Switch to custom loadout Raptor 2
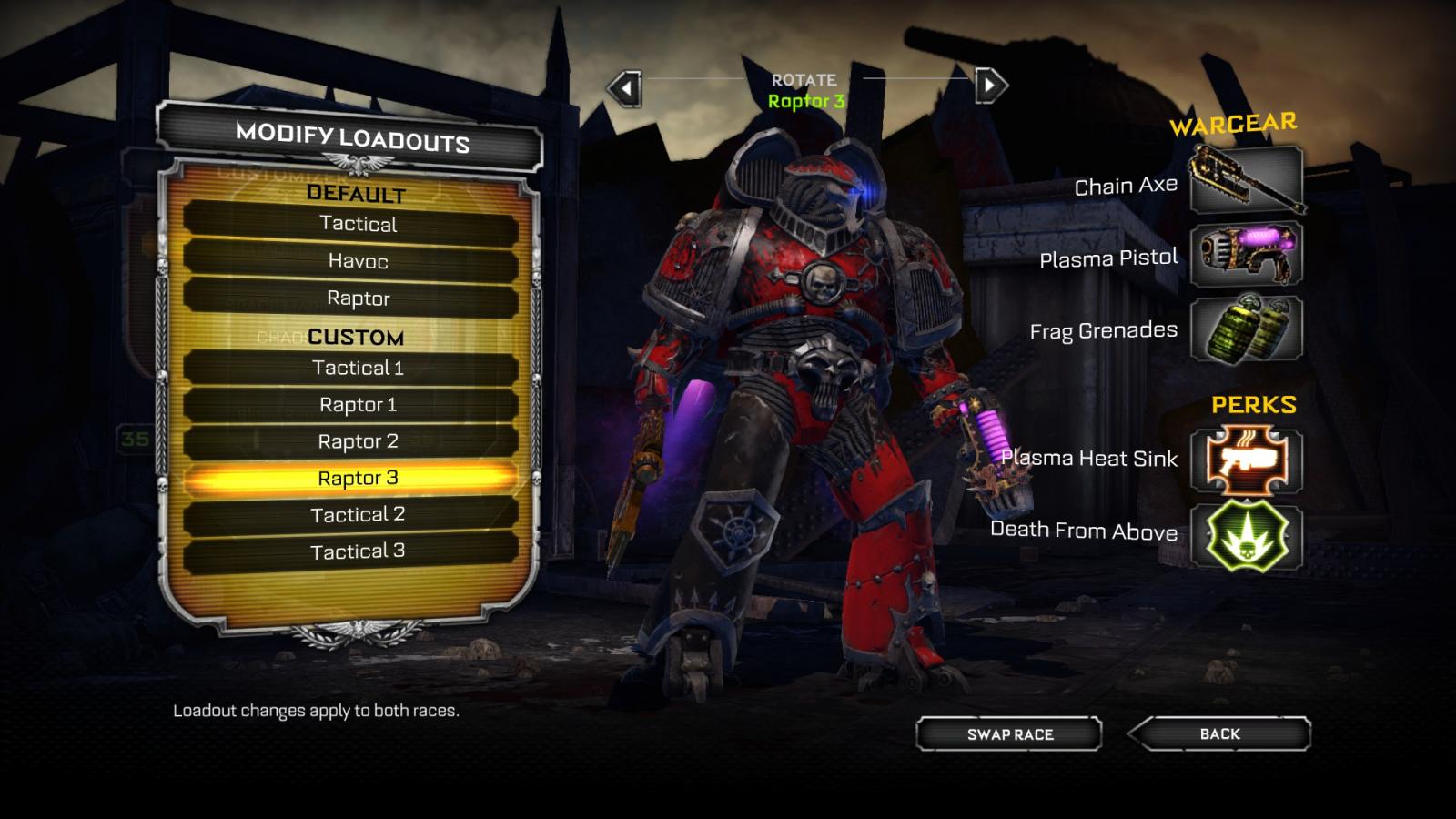Viewport: 1456px width, 819px height. 358,441
